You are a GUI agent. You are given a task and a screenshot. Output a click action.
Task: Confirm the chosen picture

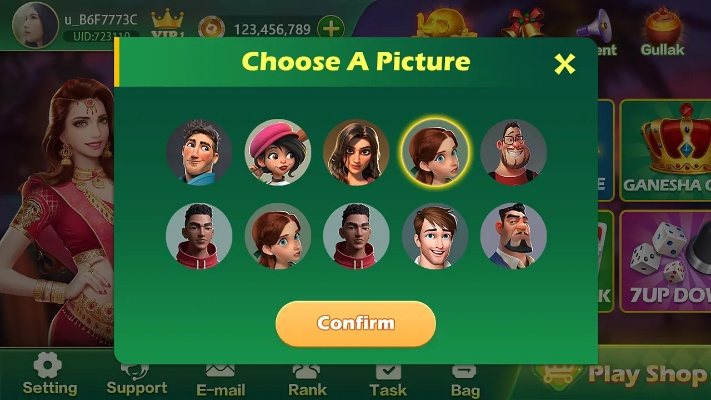[x=355, y=323]
